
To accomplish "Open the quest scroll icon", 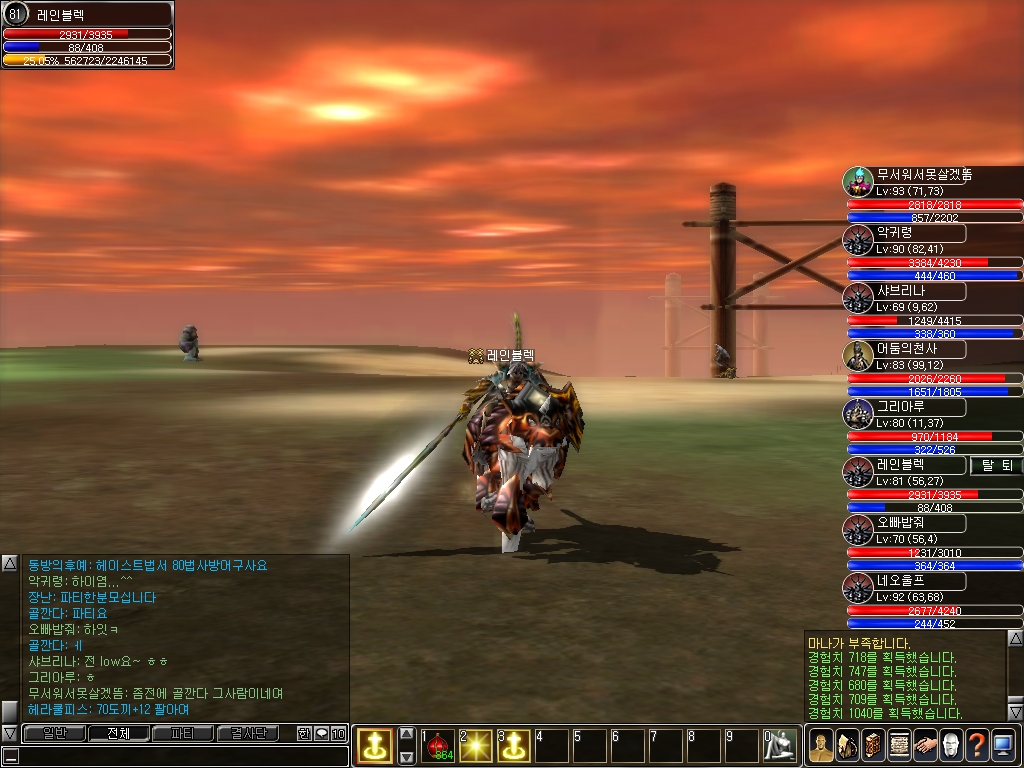I will (x=898, y=745).
